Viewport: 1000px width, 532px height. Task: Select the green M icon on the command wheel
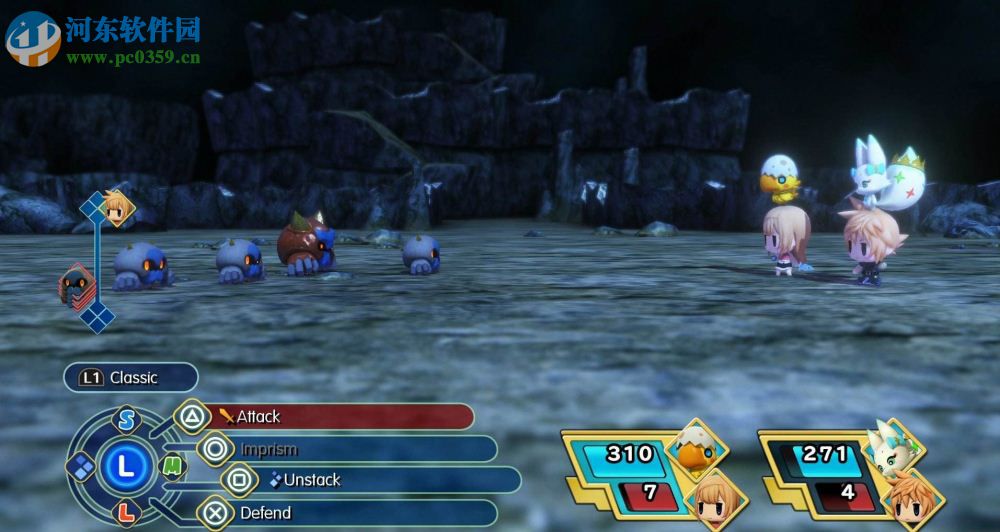pos(173,465)
